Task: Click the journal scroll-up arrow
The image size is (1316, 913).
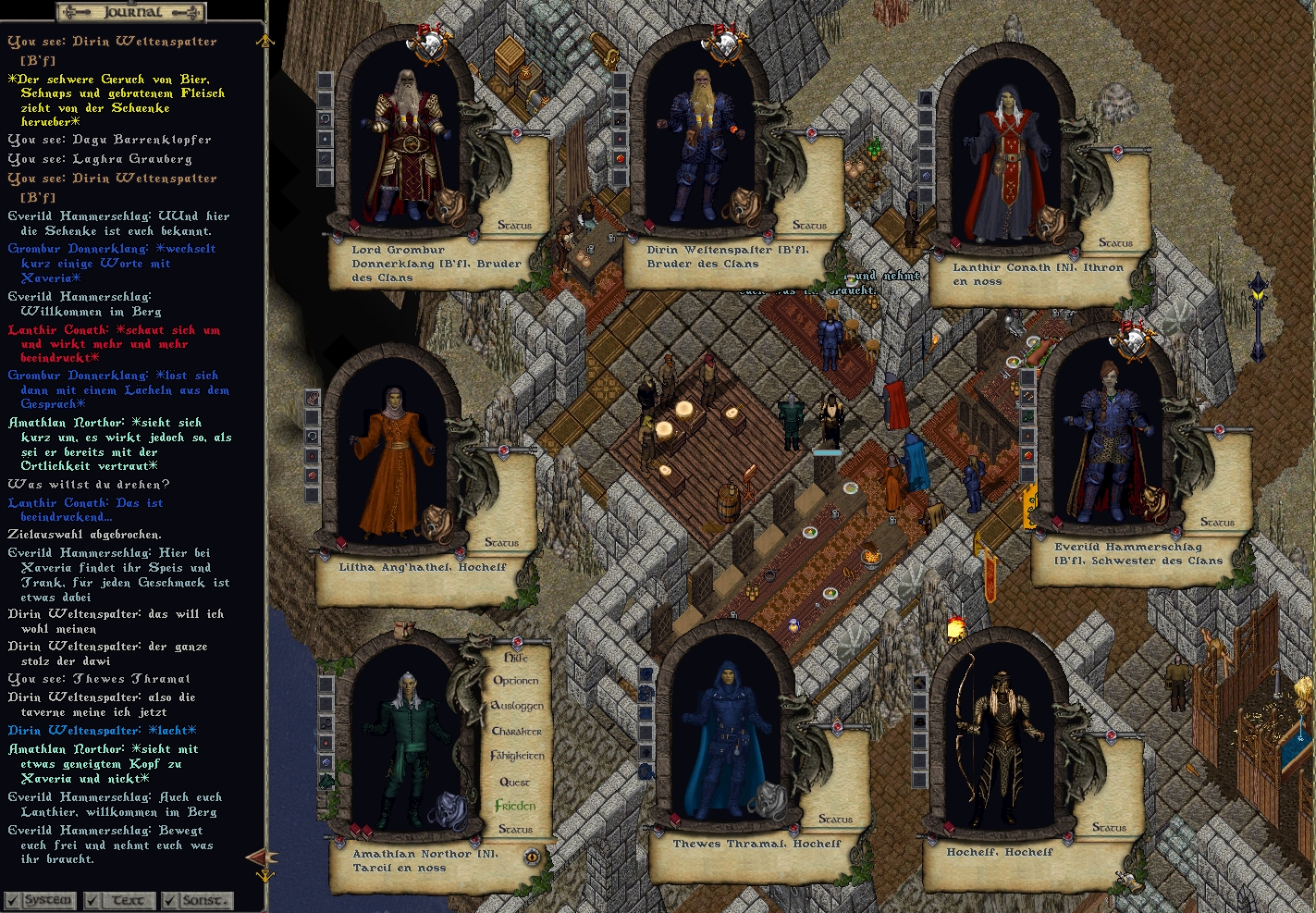Action: [x=265, y=41]
